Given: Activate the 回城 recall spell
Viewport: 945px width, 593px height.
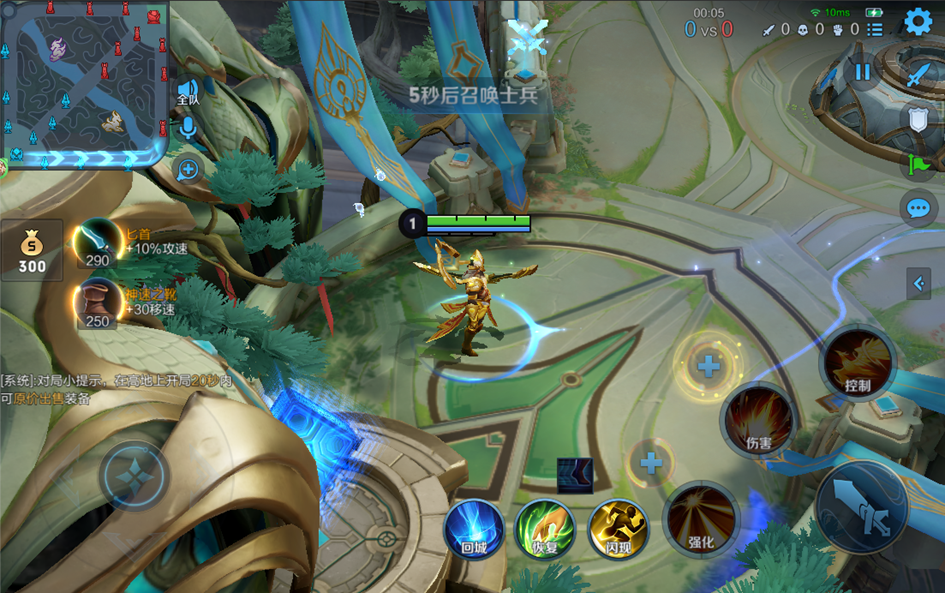Looking at the screenshot, I should click(x=473, y=529).
